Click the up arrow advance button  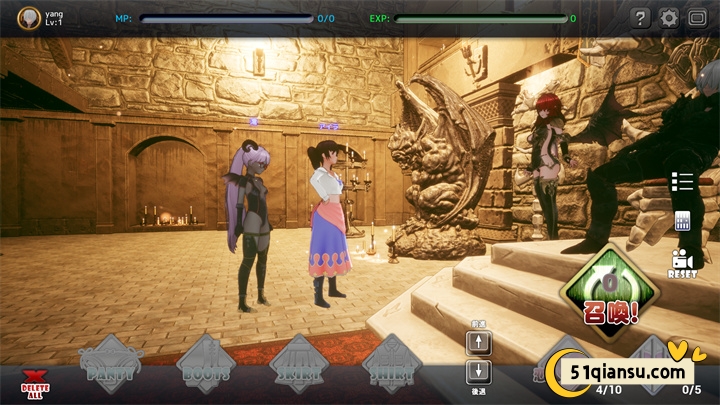479,344
